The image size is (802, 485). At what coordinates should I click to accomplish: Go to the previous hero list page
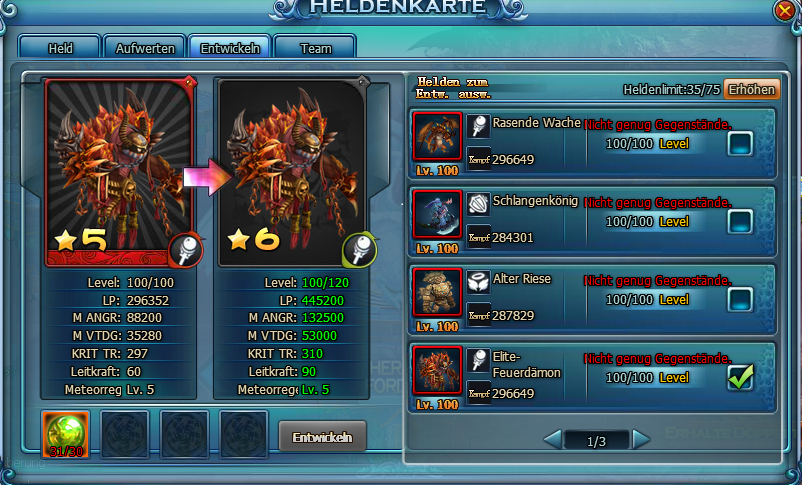pos(551,439)
